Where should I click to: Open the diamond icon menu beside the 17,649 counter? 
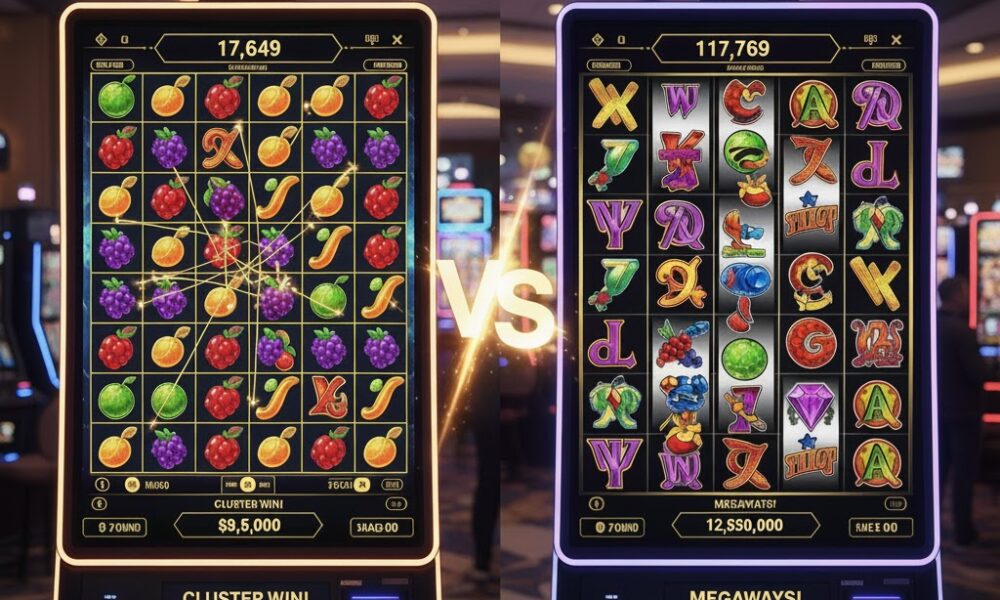coord(100,41)
